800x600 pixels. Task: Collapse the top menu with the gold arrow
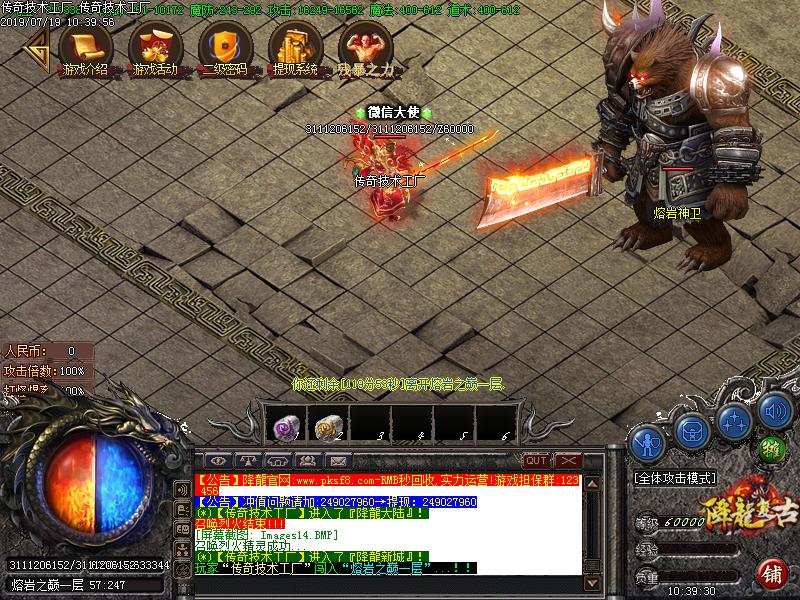coord(37,46)
